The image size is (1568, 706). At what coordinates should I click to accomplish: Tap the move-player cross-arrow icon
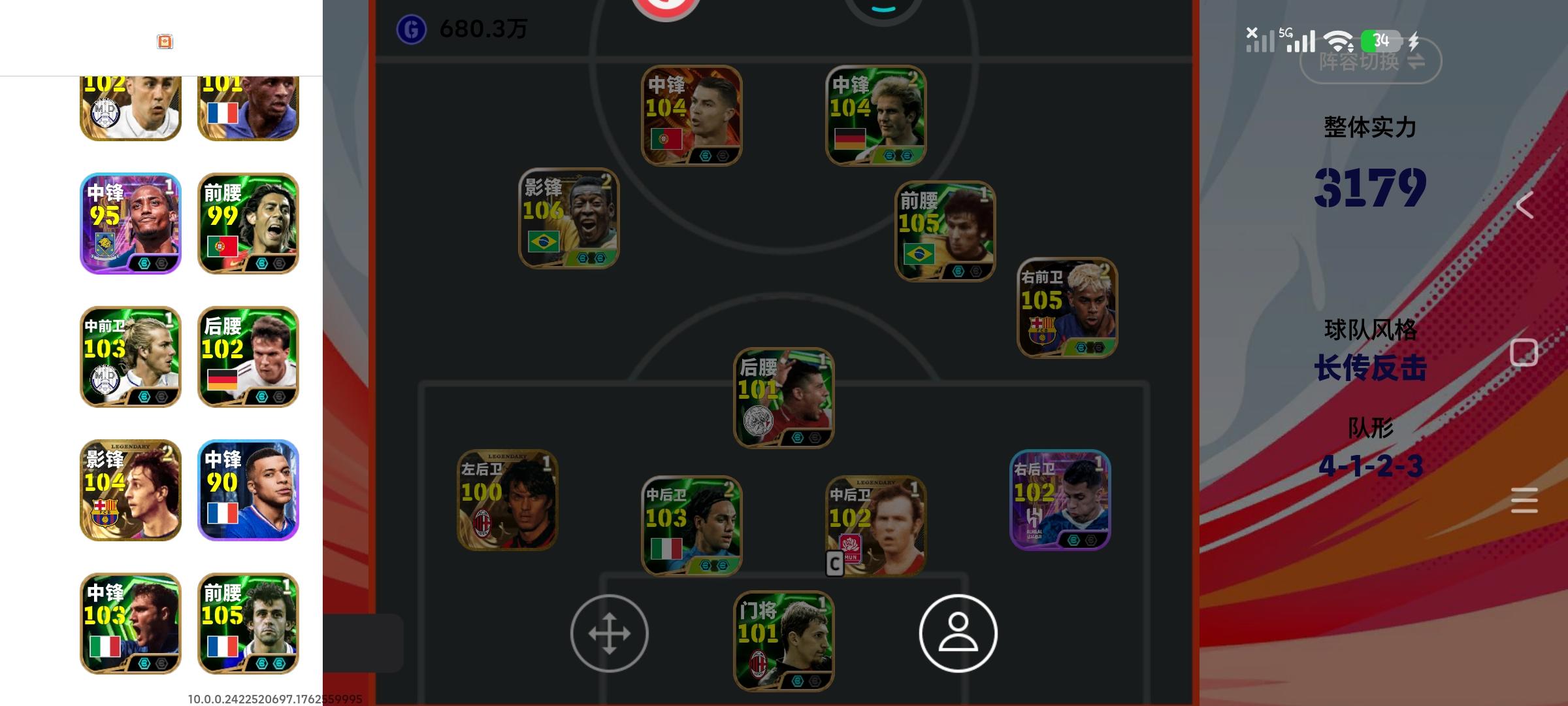tap(611, 633)
